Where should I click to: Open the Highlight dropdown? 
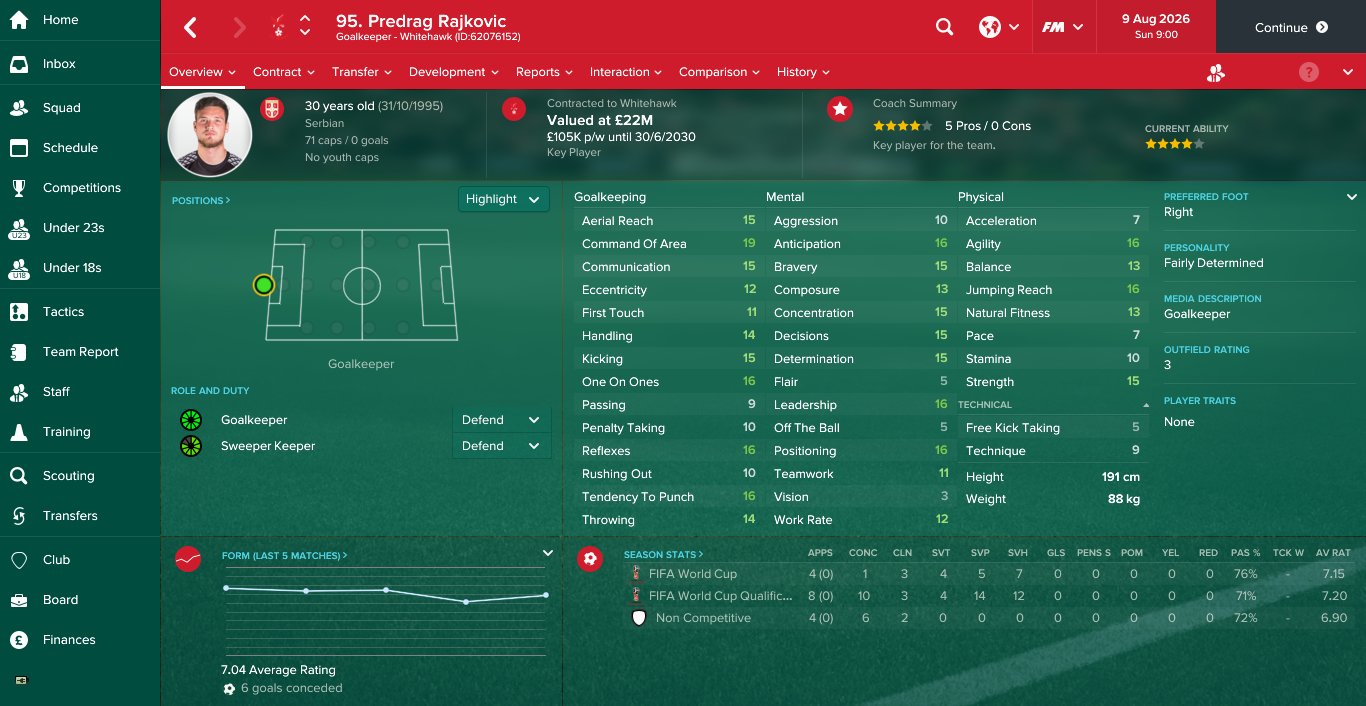coord(503,199)
